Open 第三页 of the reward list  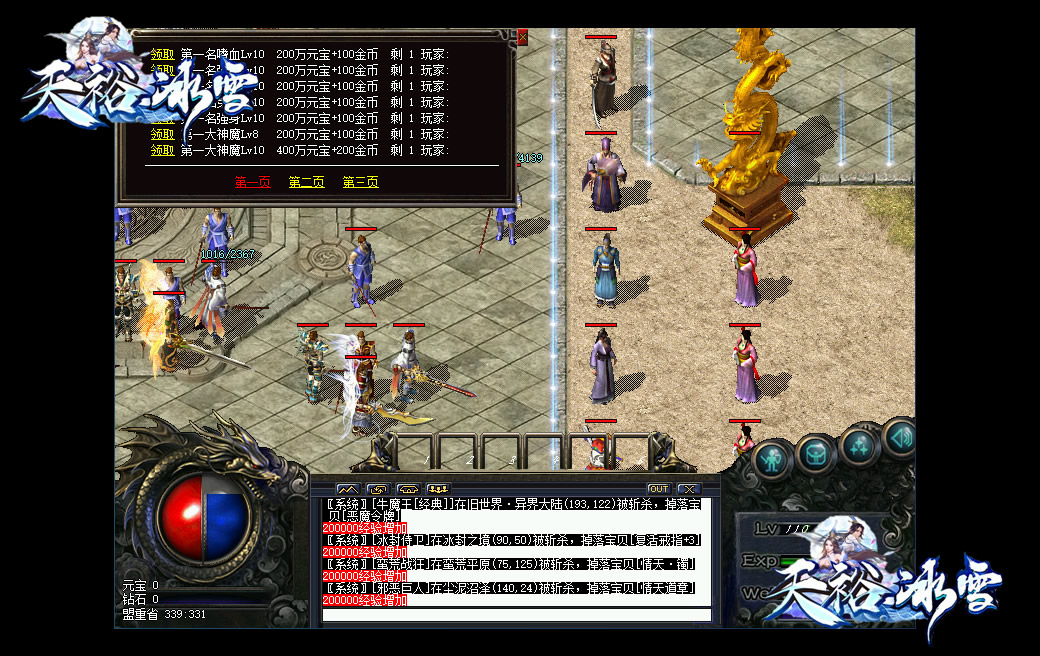pyautogui.click(x=360, y=182)
